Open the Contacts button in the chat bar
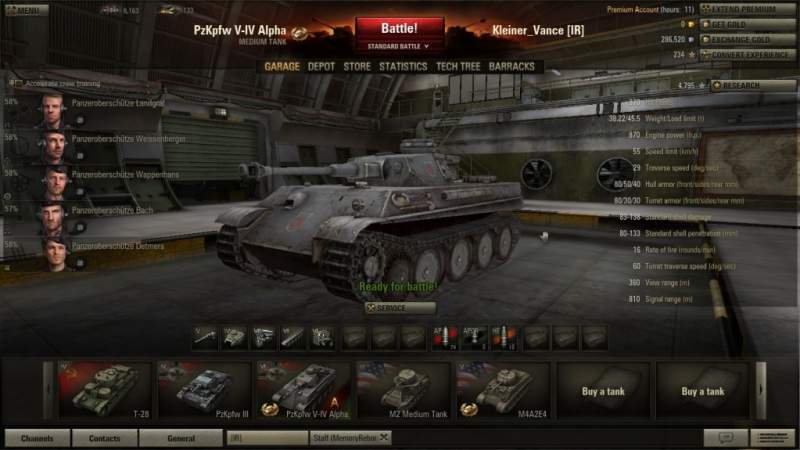This screenshot has height=450, width=800. tap(104, 438)
